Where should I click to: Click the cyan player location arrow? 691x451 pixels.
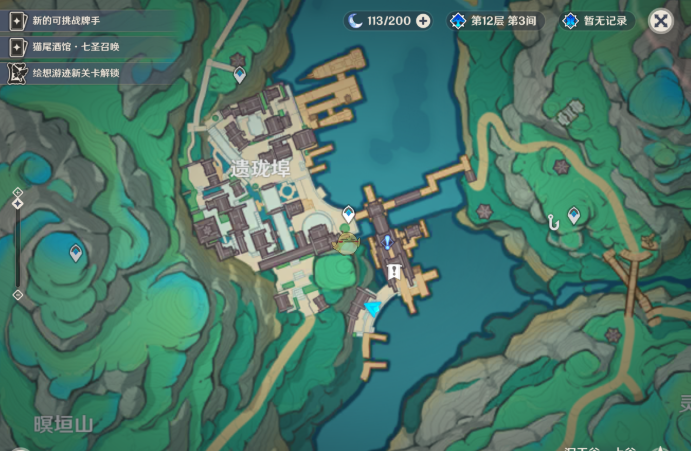click(x=373, y=309)
